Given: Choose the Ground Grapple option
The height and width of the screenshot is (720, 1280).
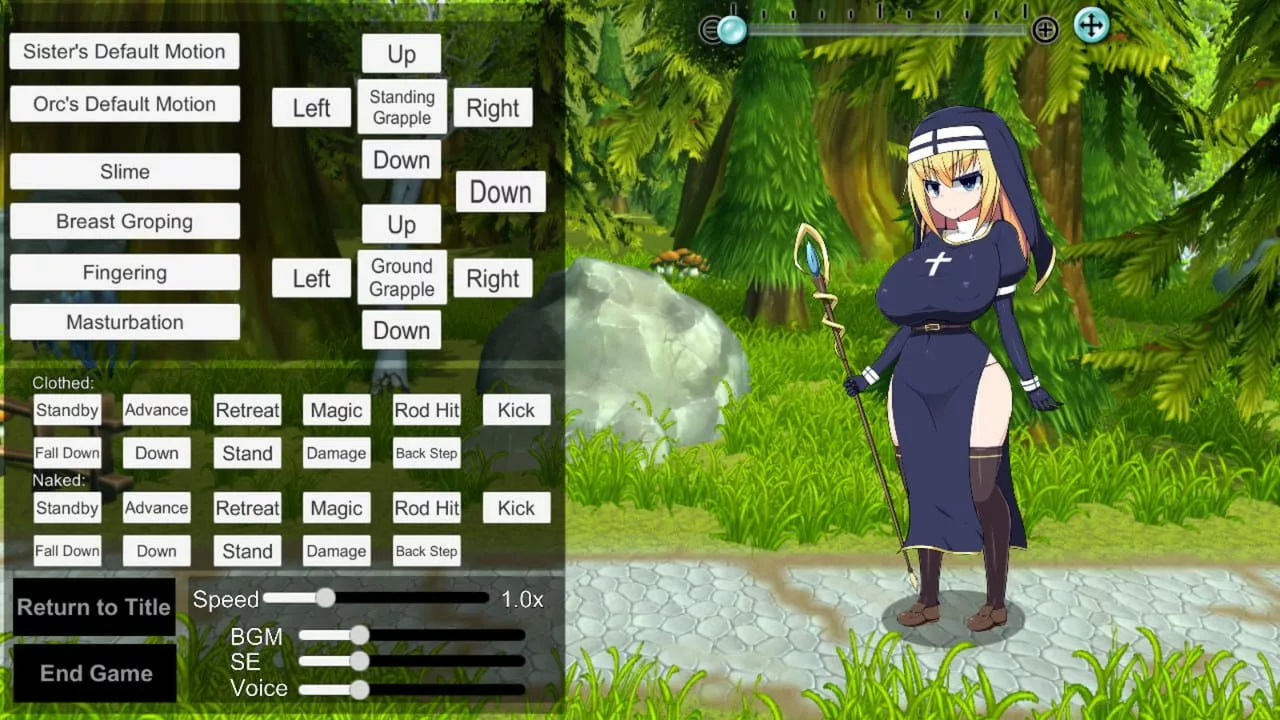Looking at the screenshot, I should [401, 277].
